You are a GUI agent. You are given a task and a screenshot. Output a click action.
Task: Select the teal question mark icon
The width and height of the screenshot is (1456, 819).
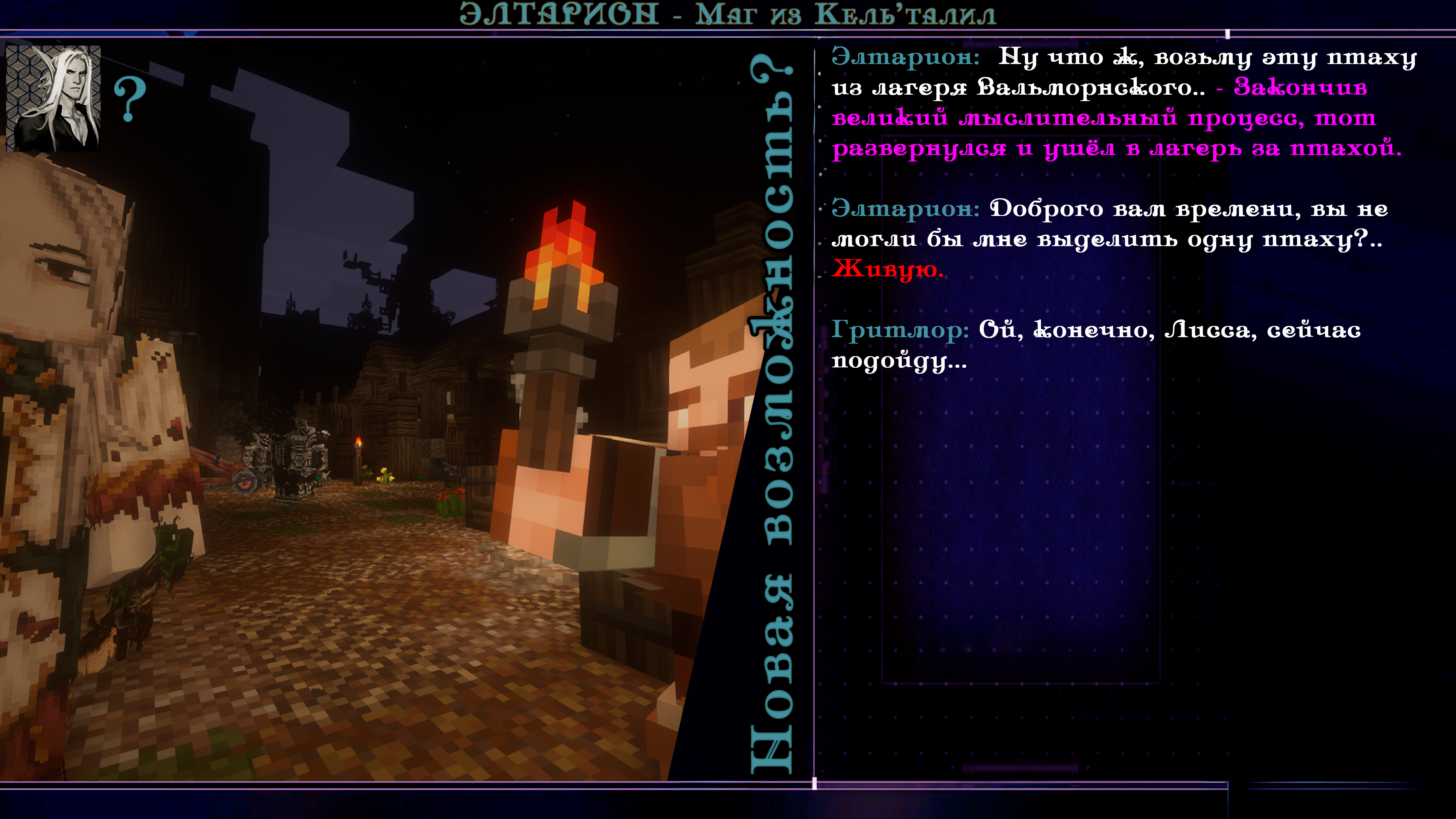click(130, 100)
